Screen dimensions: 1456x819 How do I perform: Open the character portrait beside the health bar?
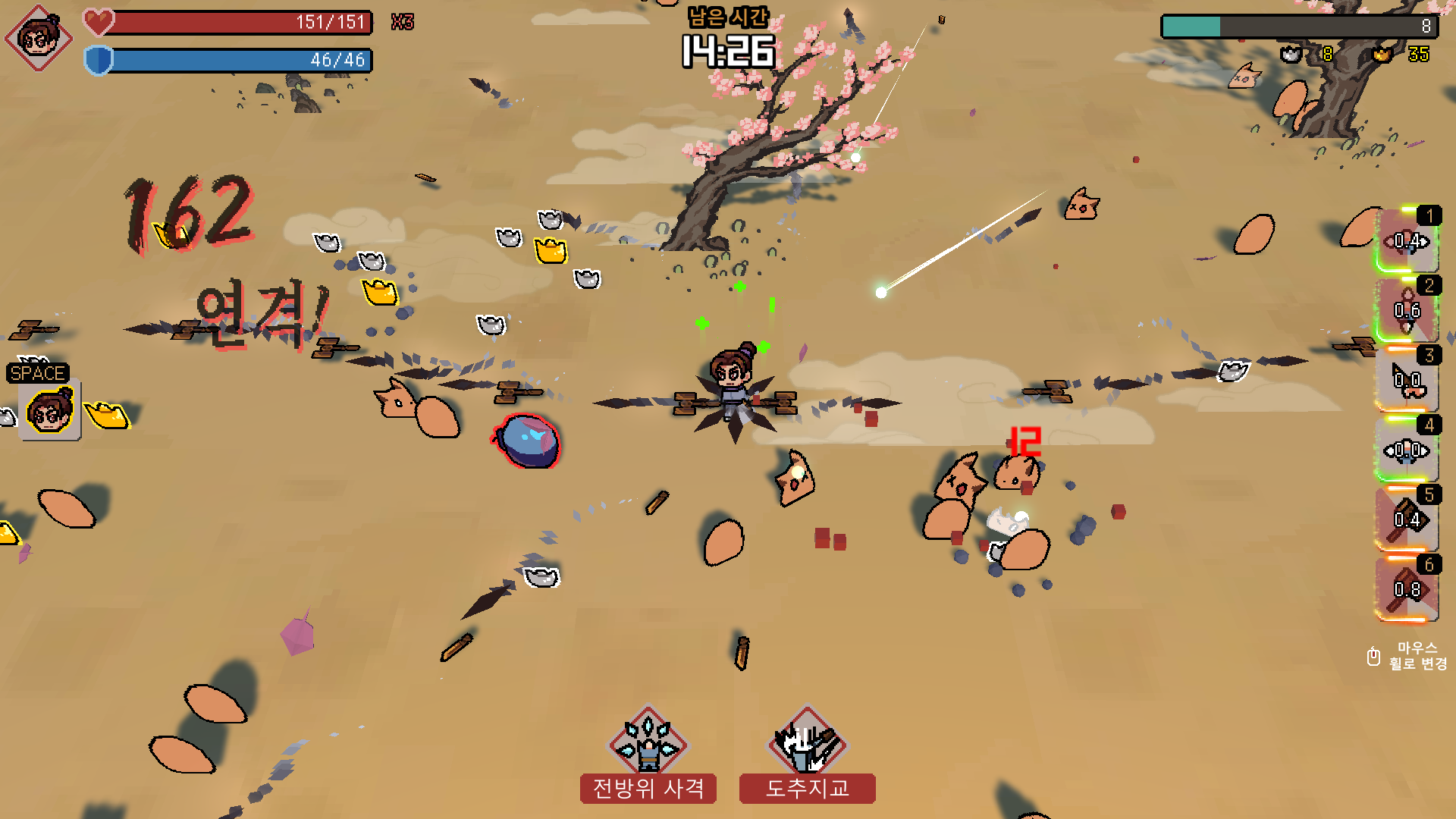point(39,37)
